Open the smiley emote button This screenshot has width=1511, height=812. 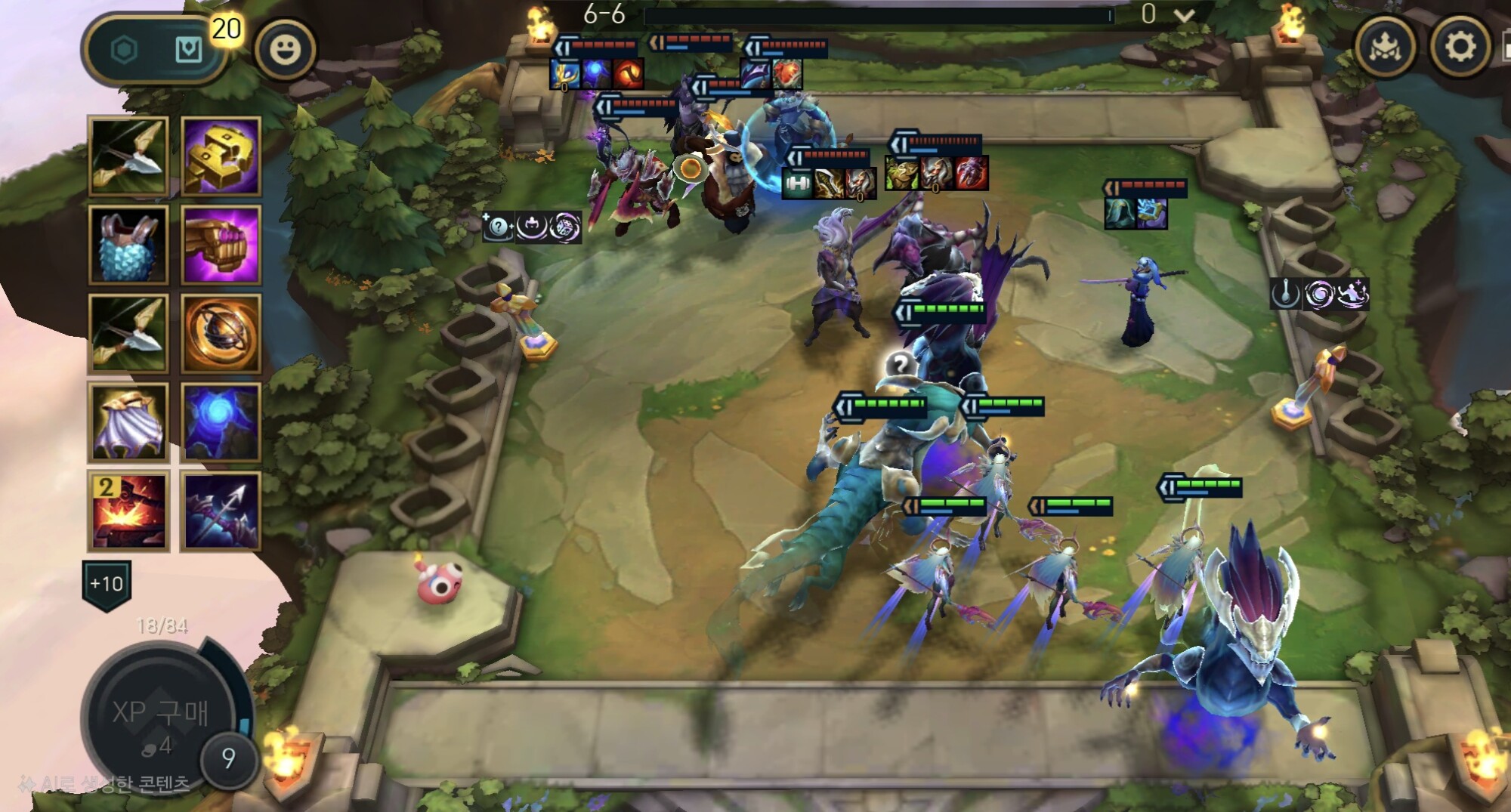pos(285,50)
